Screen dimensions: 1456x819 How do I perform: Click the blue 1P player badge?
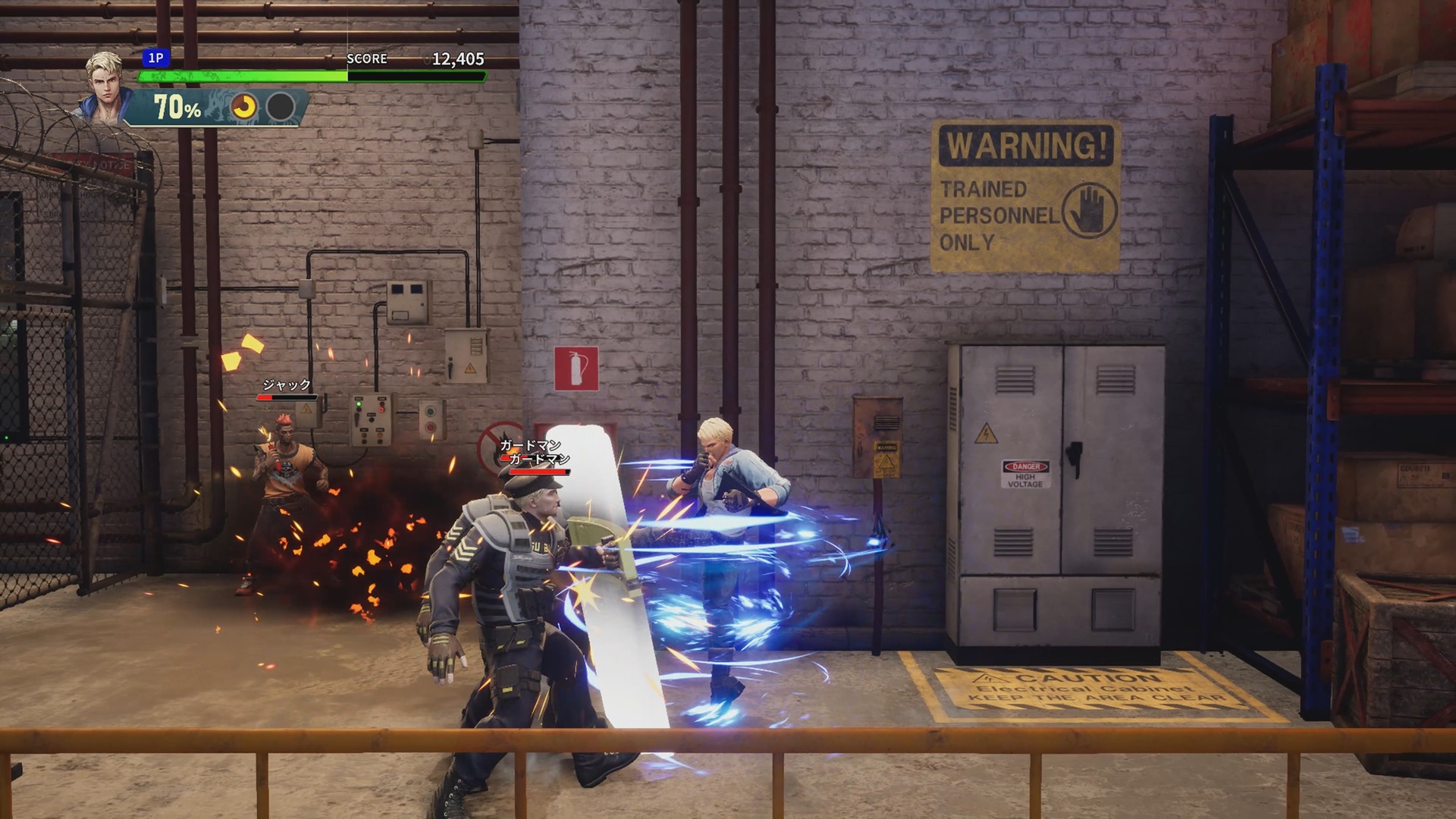(x=155, y=58)
